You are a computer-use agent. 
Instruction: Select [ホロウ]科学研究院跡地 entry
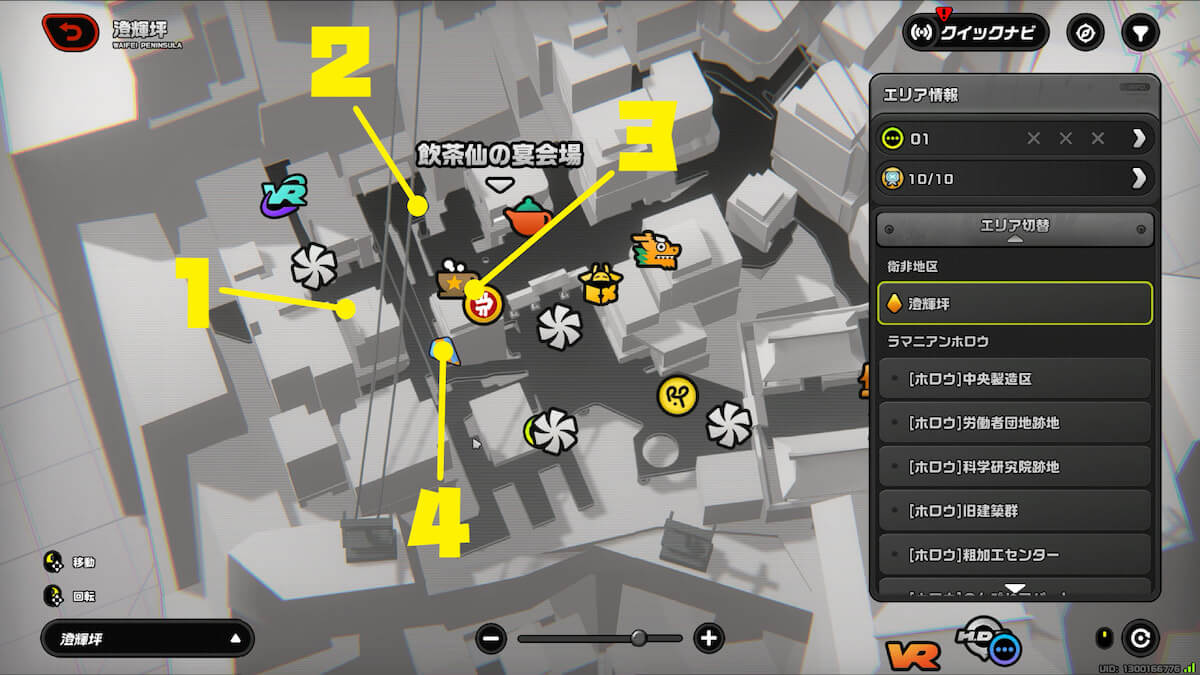1014,467
